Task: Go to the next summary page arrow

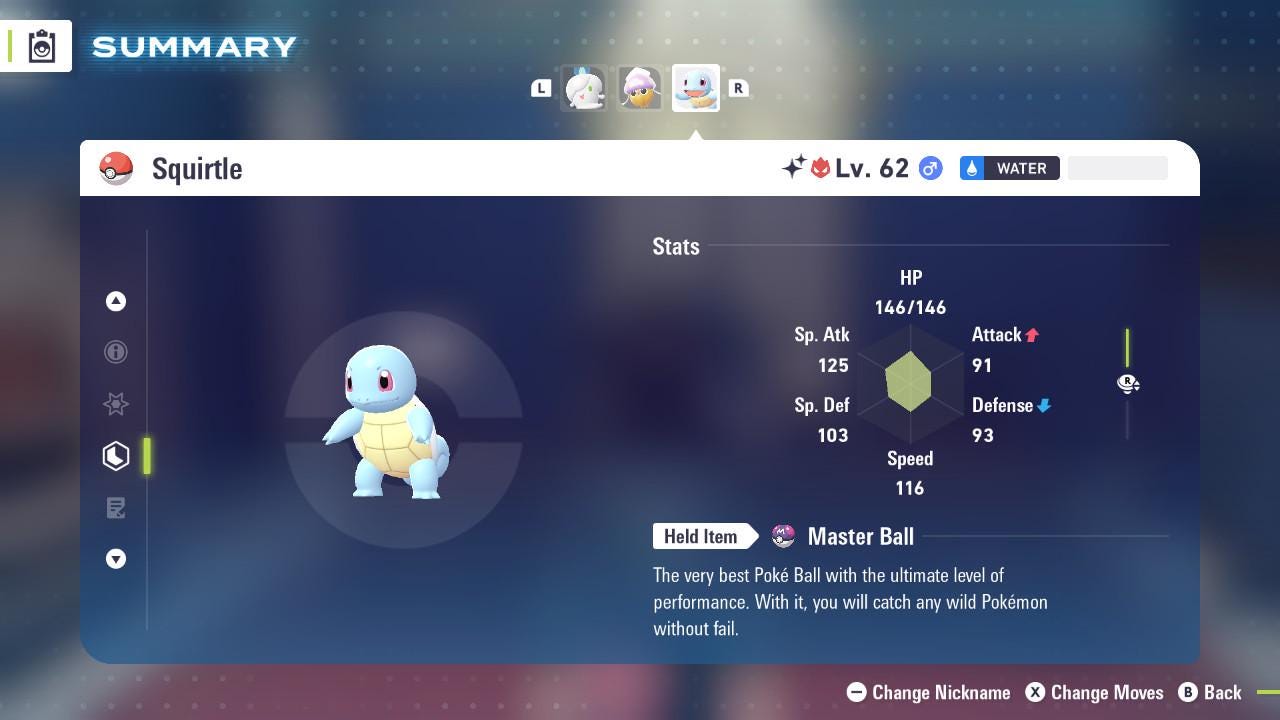Action: click(116, 559)
